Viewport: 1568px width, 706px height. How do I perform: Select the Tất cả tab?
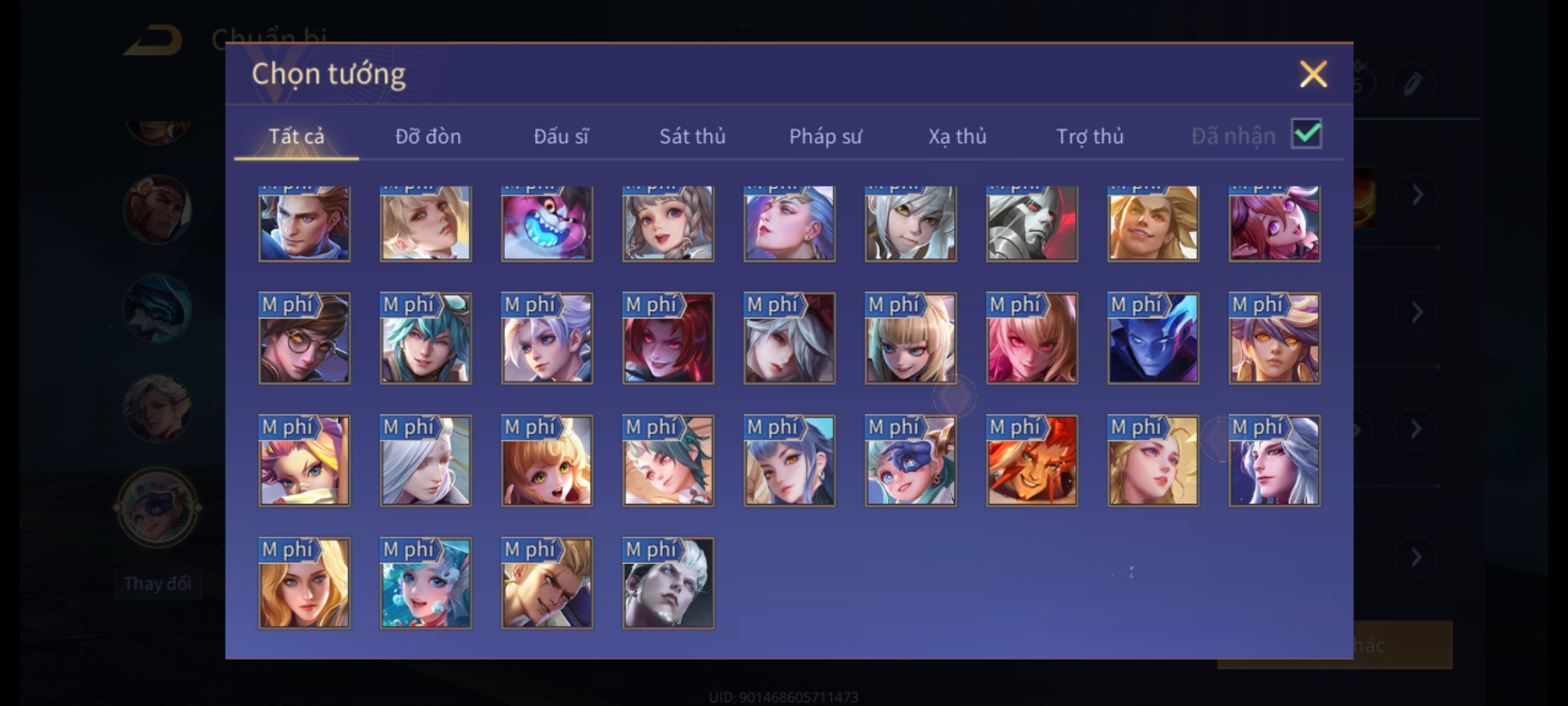(296, 136)
